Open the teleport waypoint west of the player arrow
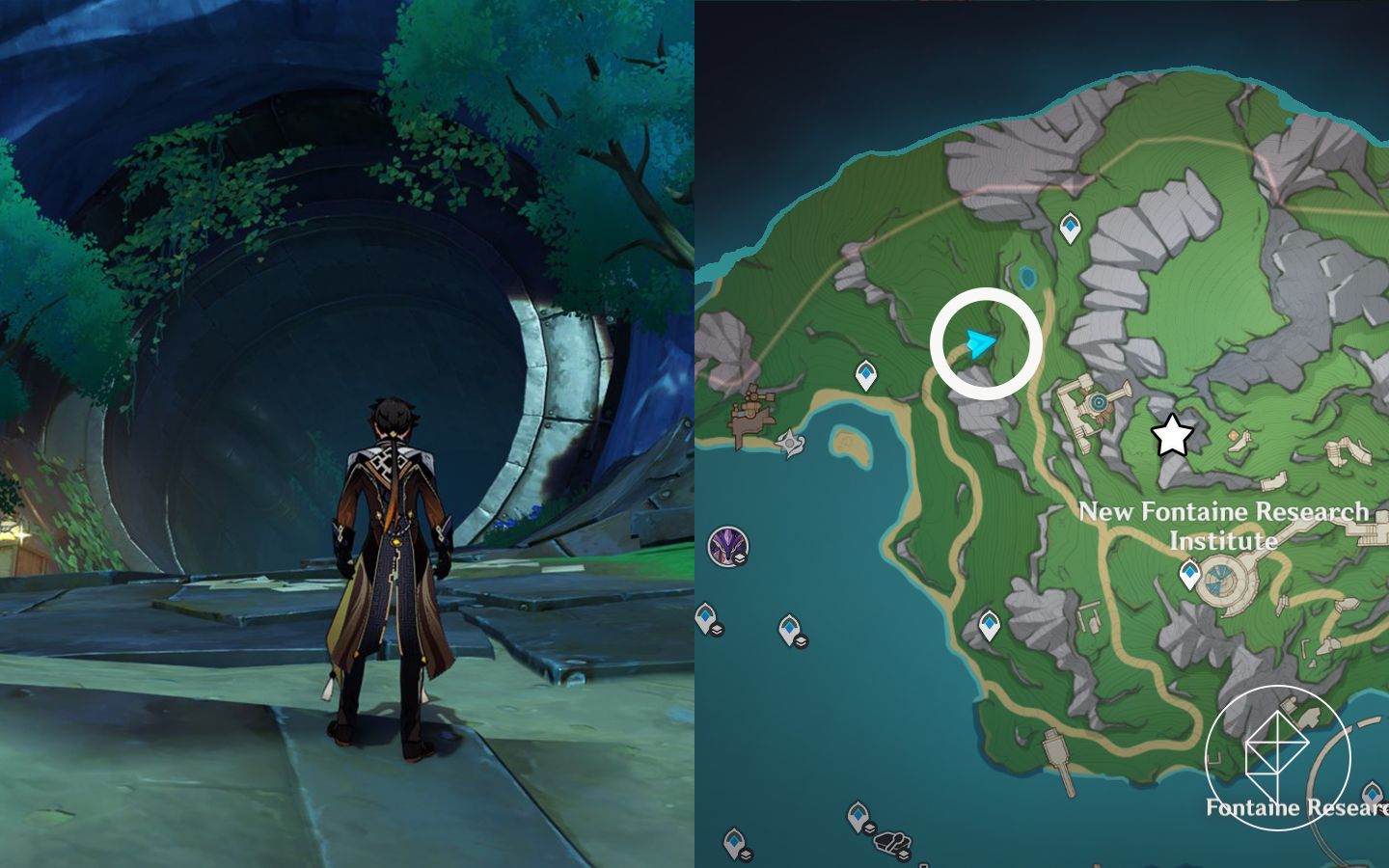This screenshot has height=868, width=1389. [865, 373]
